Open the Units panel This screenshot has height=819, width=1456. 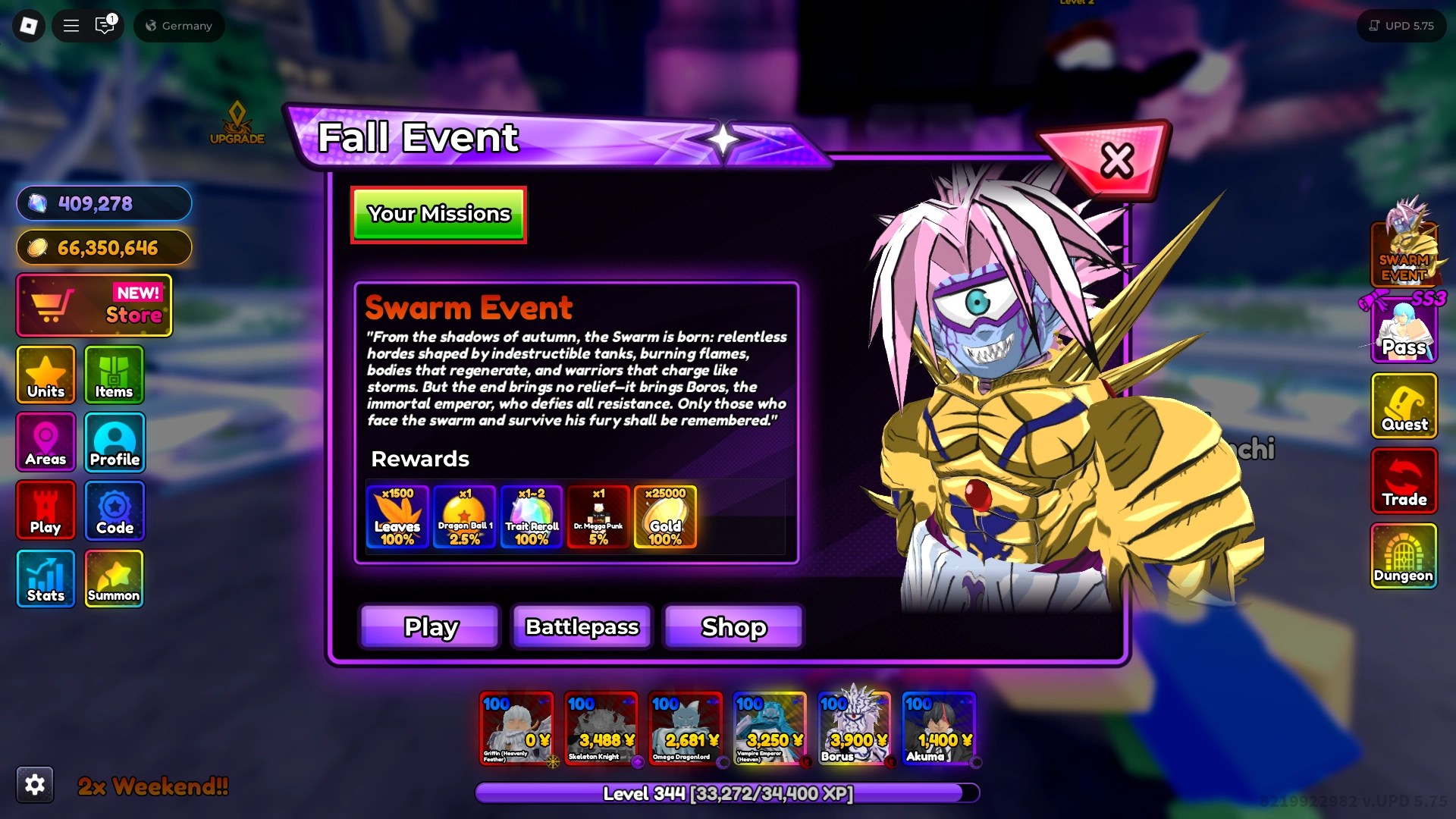[45, 375]
